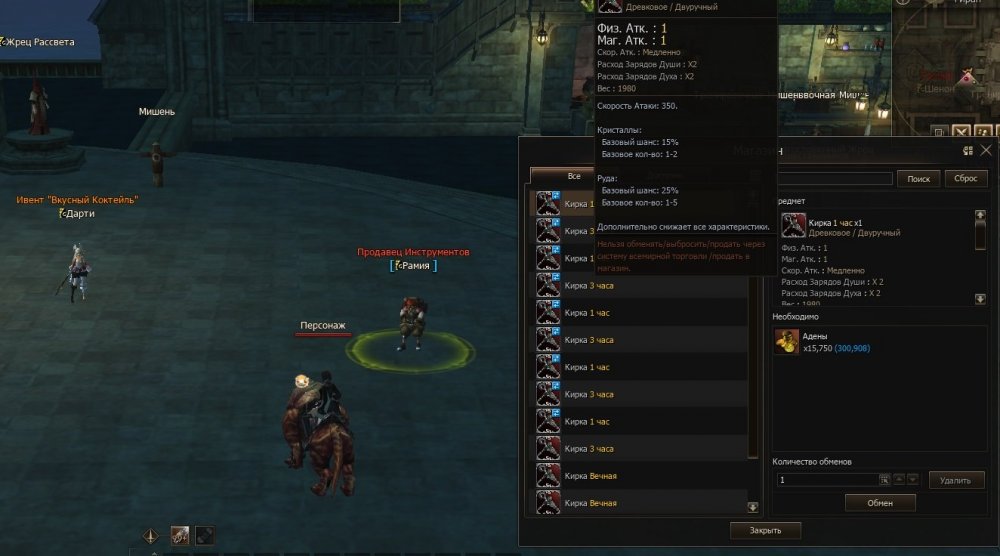
Task: Toggle the shop window layout icon
Action: [968, 150]
